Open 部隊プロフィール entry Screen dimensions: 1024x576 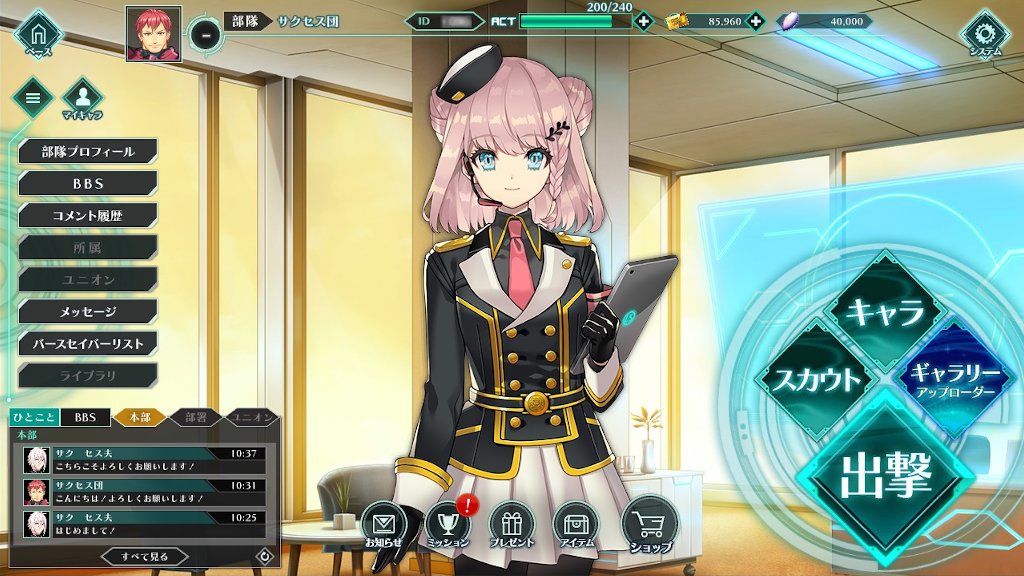[88, 152]
